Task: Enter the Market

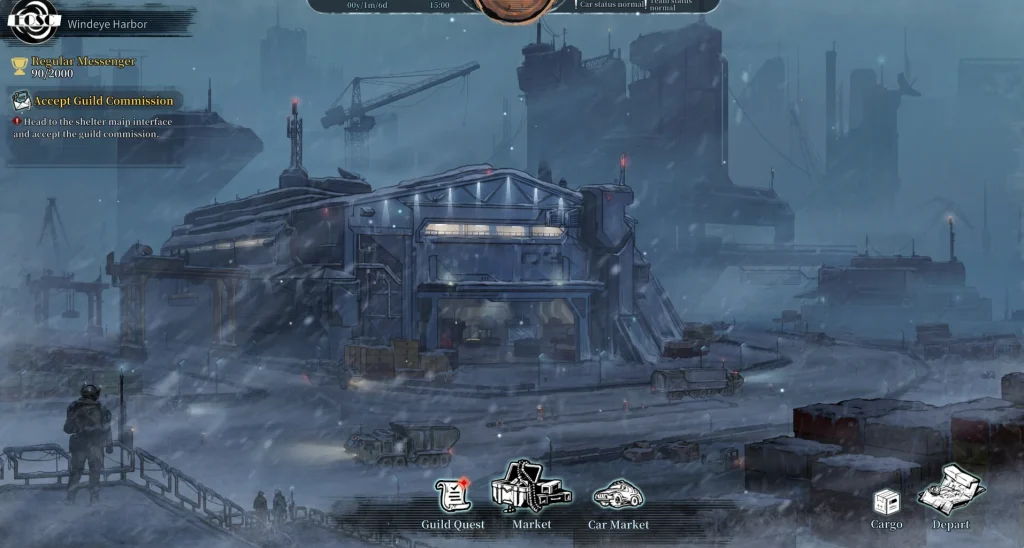Action: click(x=530, y=490)
